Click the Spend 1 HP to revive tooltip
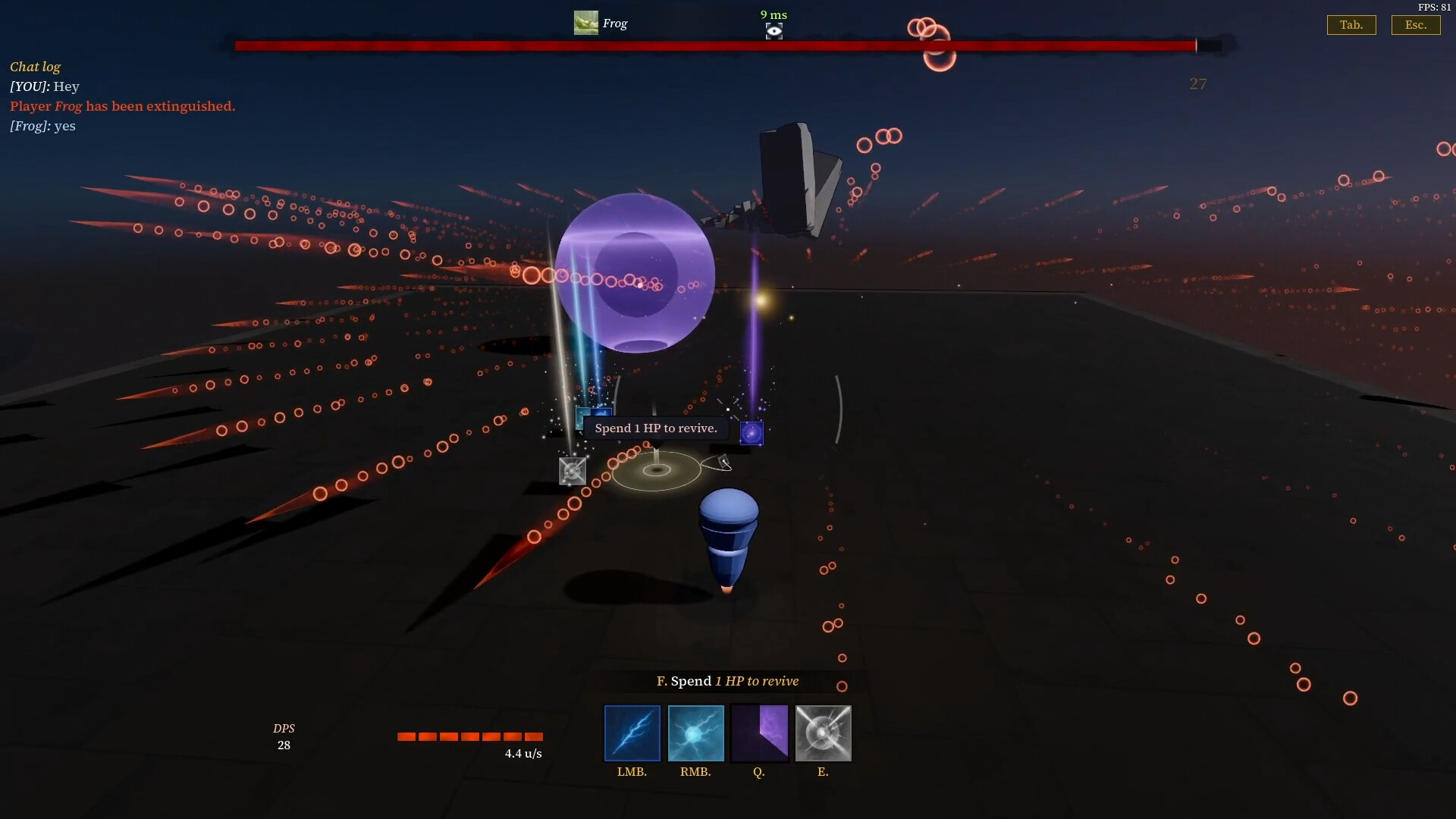 [655, 428]
